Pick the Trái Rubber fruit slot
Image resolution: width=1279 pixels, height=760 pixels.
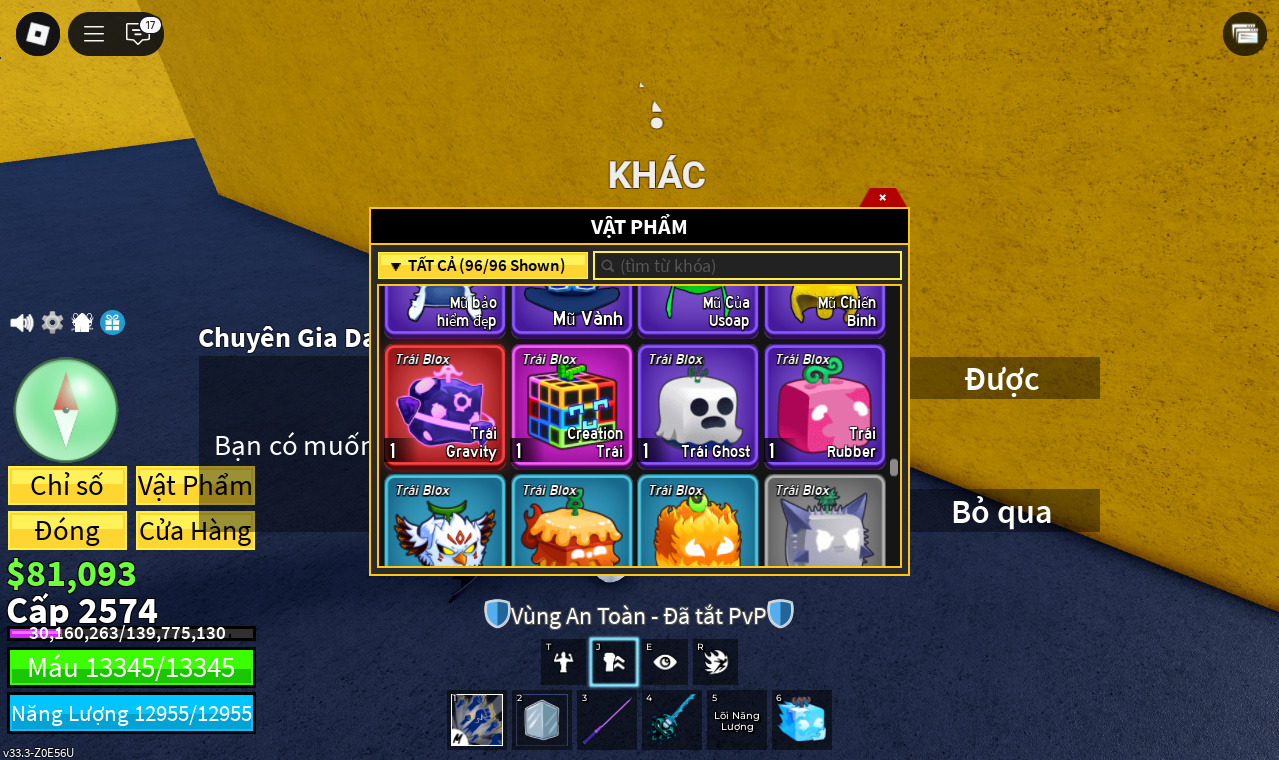[825, 405]
